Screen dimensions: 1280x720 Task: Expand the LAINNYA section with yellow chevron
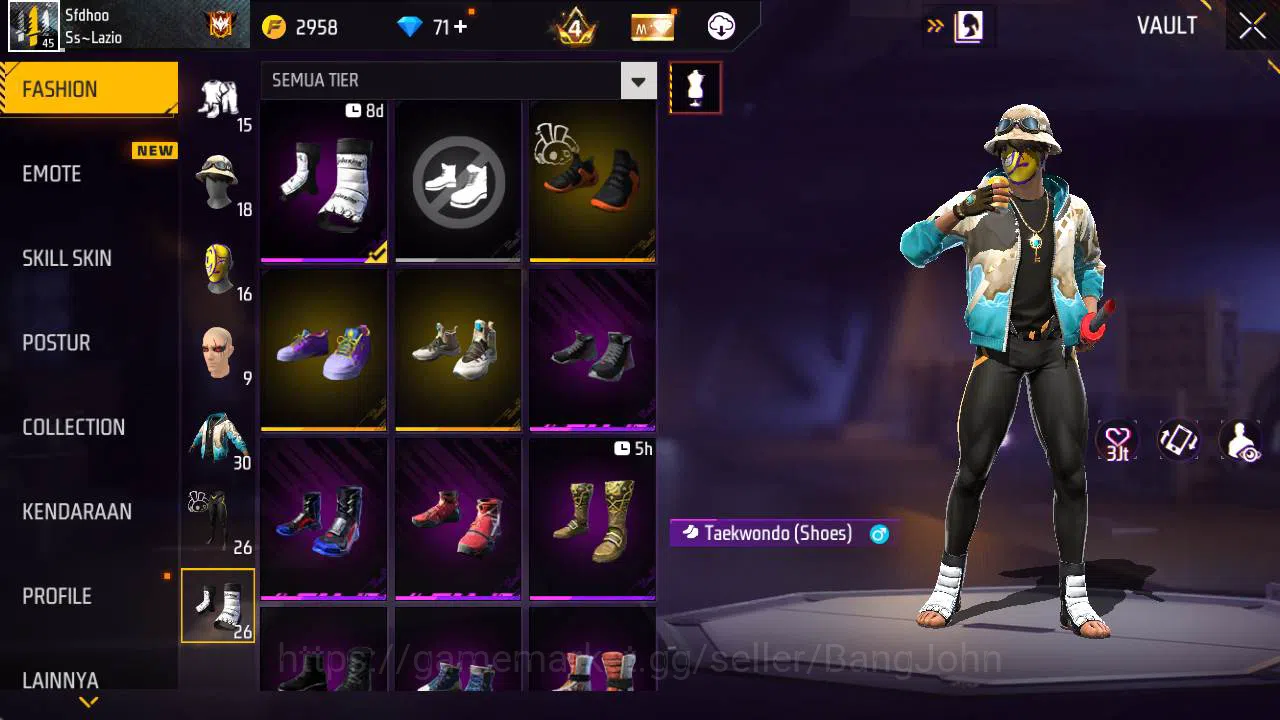click(88, 703)
